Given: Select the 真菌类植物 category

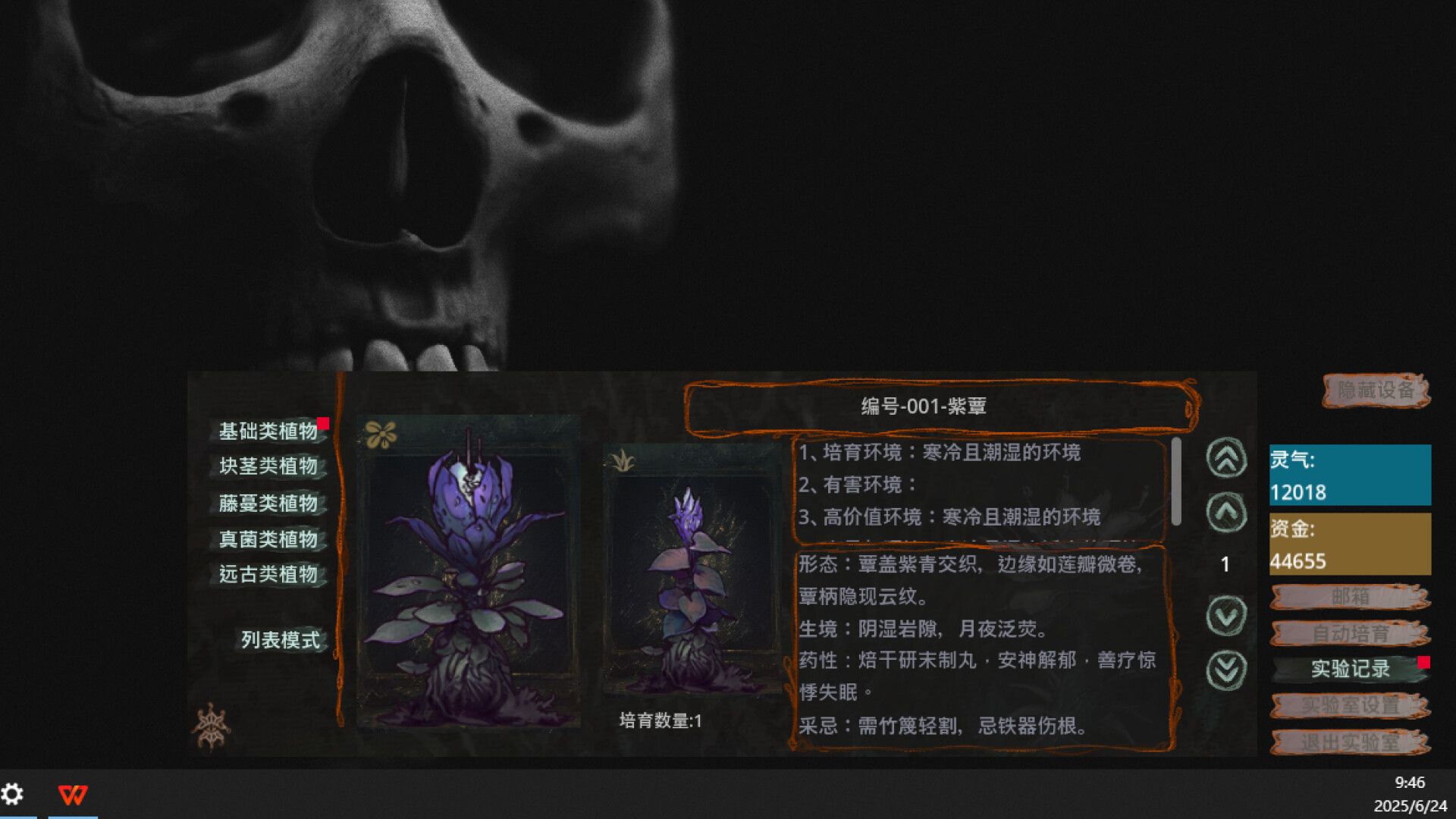Looking at the screenshot, I should 269,539.
